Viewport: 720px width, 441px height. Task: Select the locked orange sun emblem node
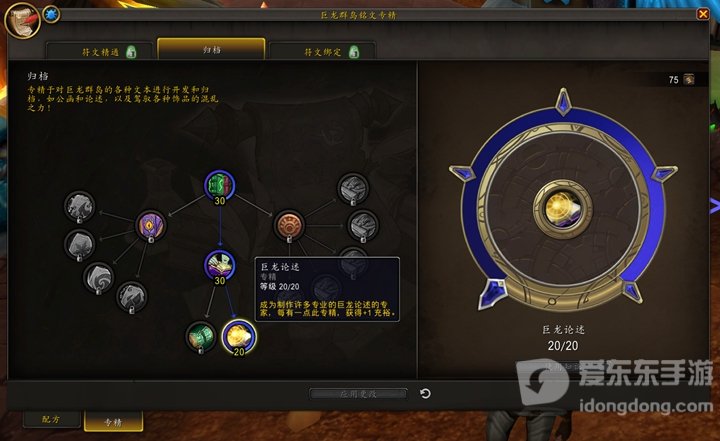(x=289, y=223)
